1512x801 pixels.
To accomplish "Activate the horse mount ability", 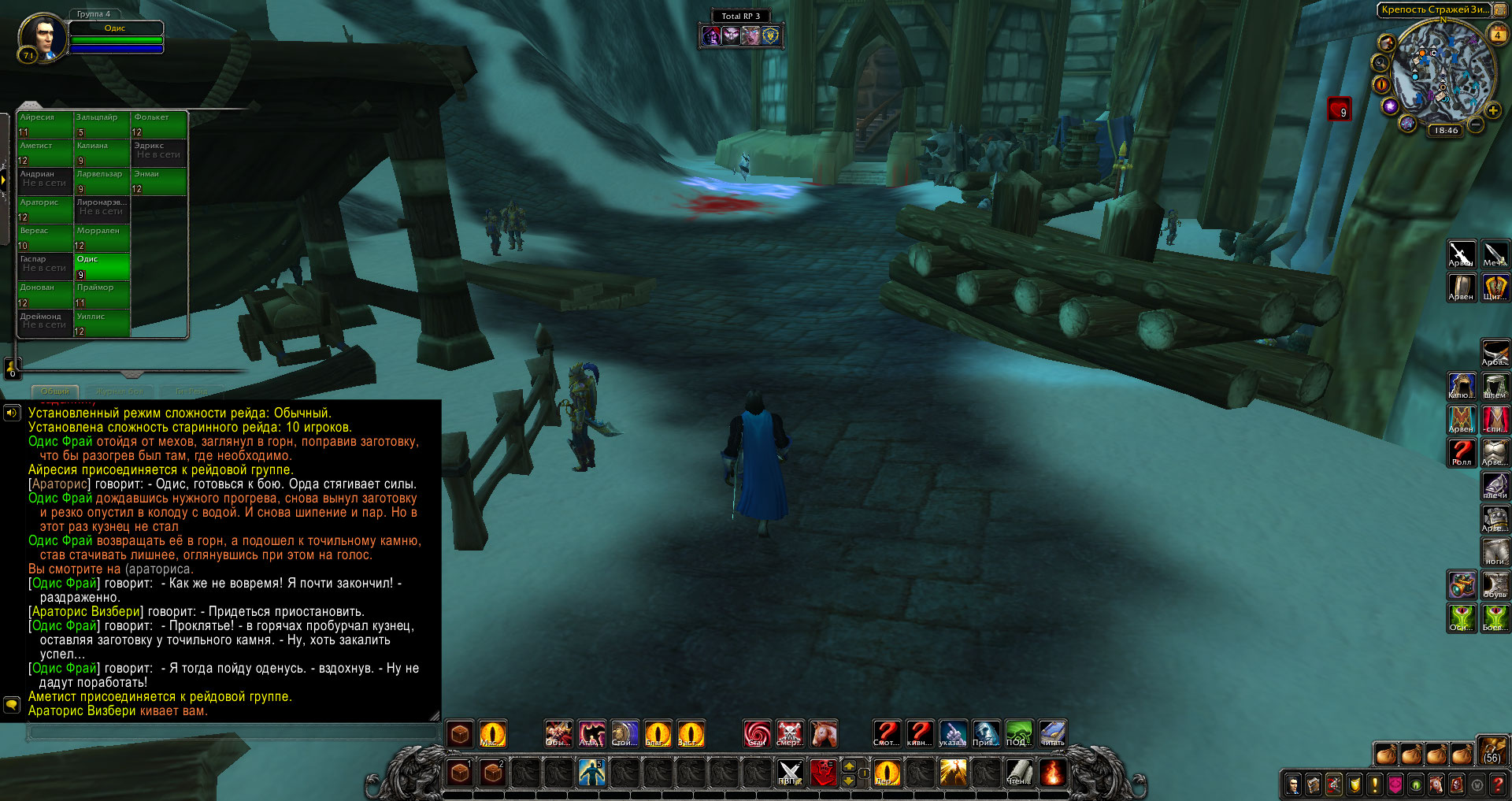I will click(x=823, y=734).
